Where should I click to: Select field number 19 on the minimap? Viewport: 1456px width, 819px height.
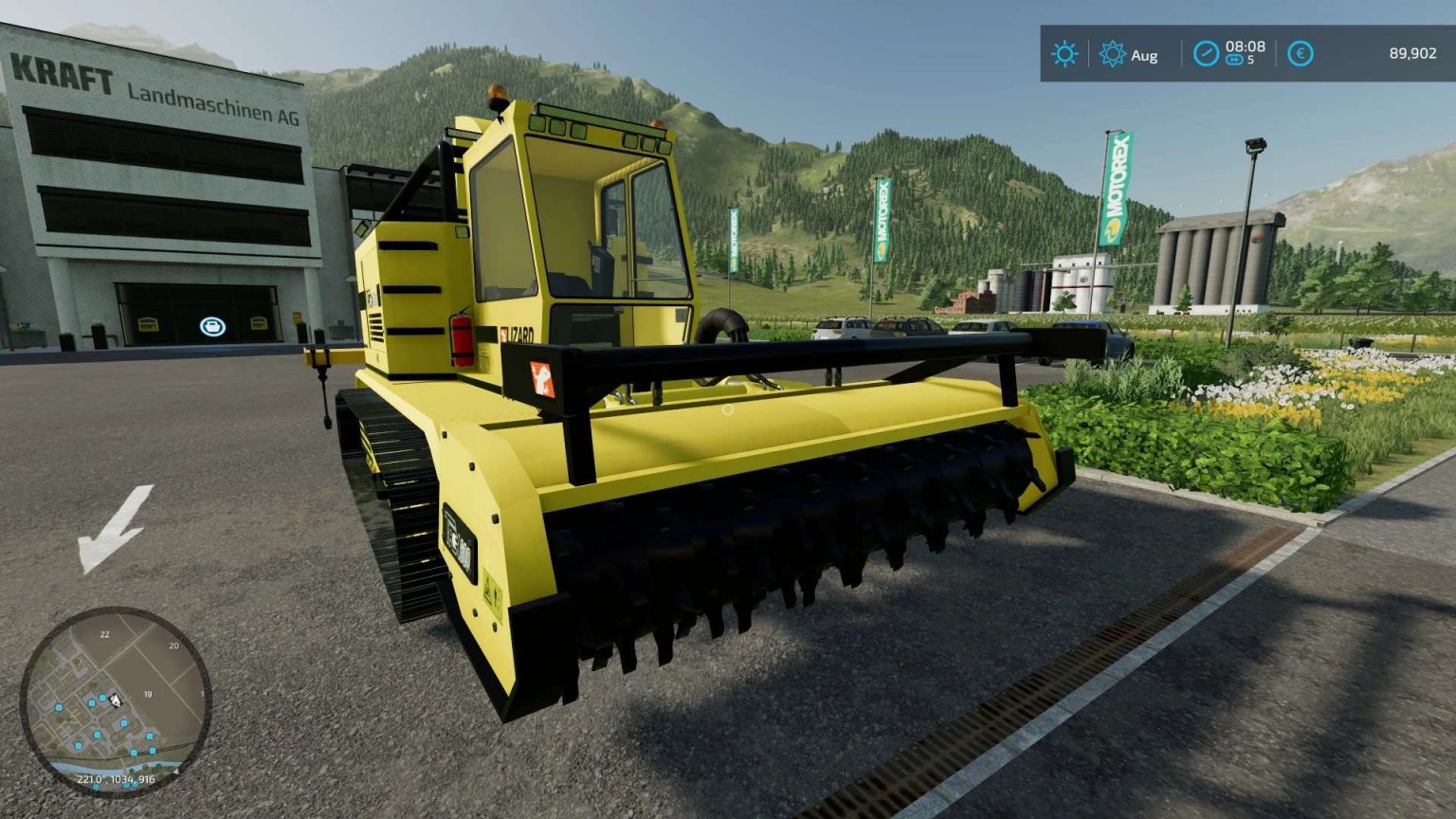[148, 694]
